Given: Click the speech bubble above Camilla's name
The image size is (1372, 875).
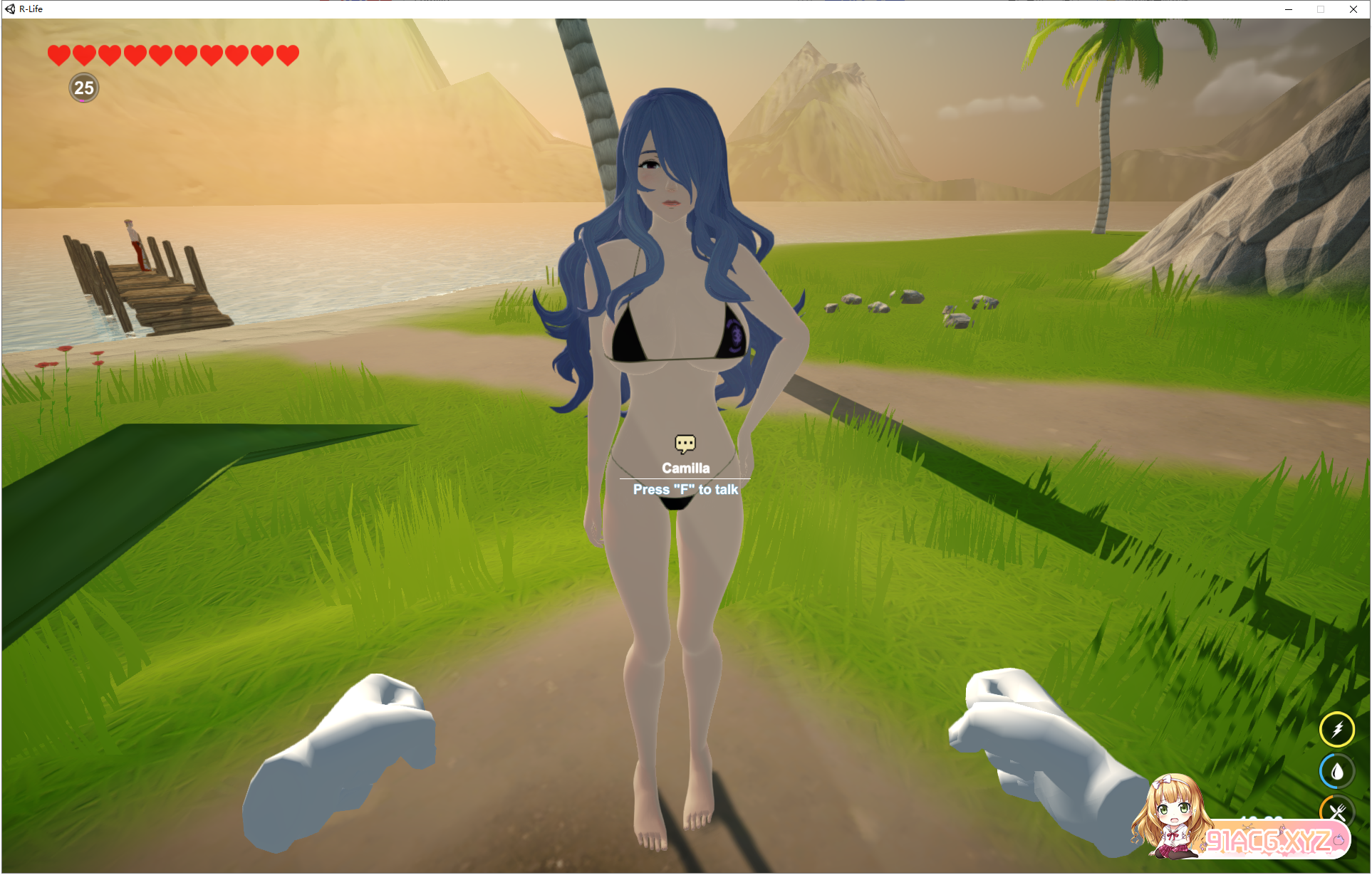Looking at the screenshot, I should pyautogui.click(x=686, y=444).
